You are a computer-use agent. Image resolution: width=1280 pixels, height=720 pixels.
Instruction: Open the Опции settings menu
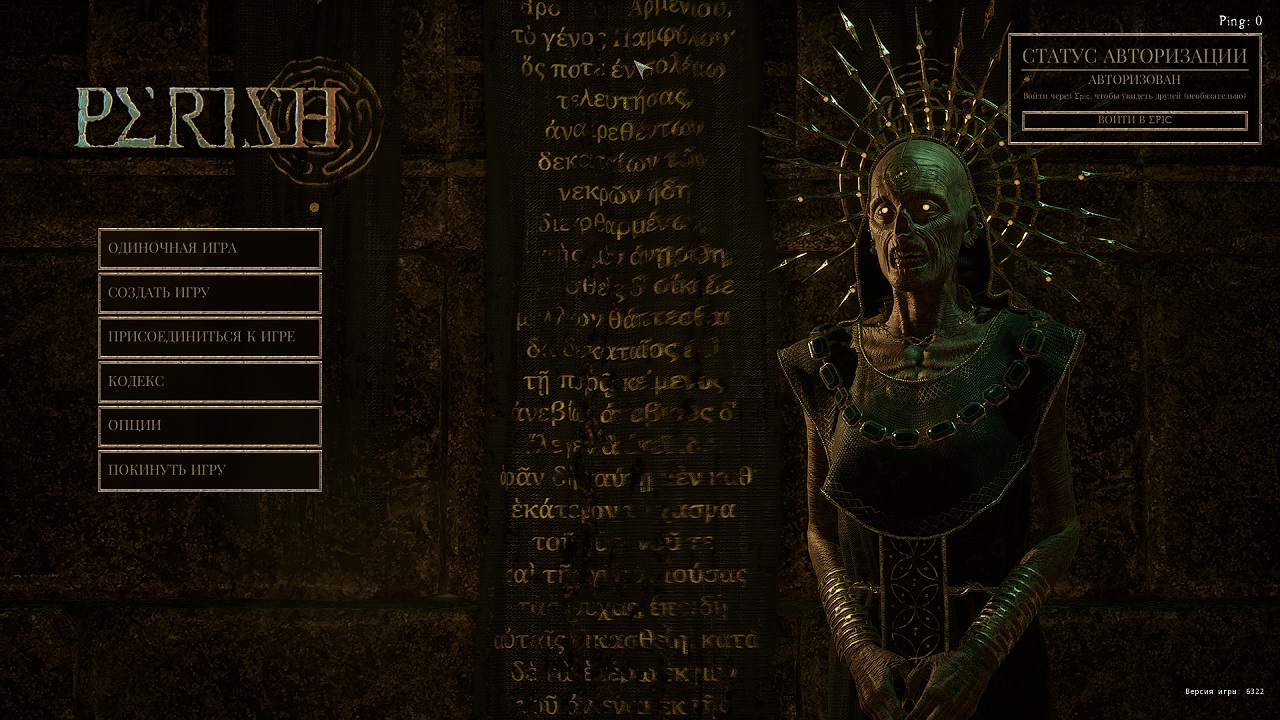pyautogui.click(x=210, y=425)
